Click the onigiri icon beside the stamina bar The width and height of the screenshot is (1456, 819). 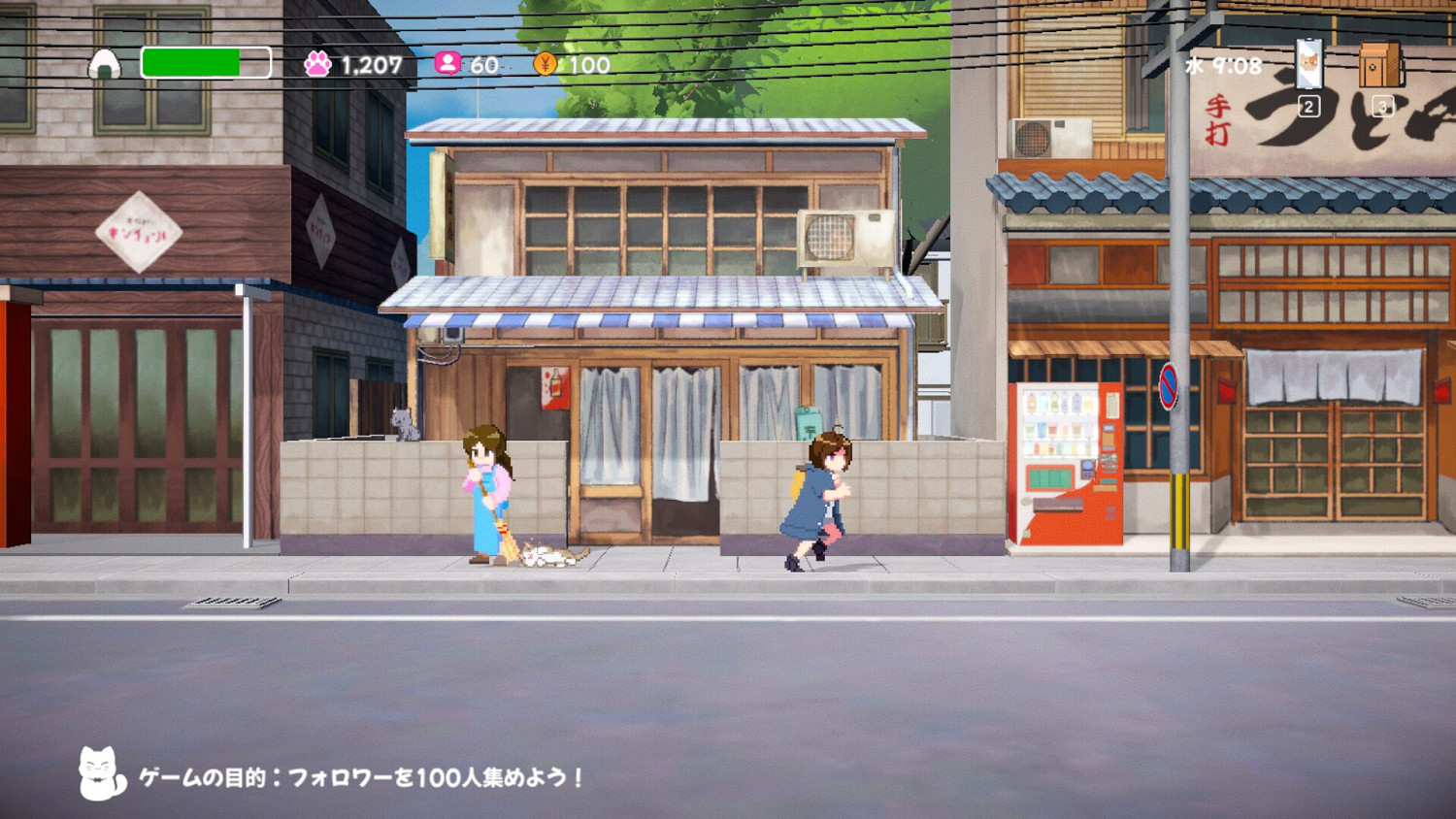point(107,64)
